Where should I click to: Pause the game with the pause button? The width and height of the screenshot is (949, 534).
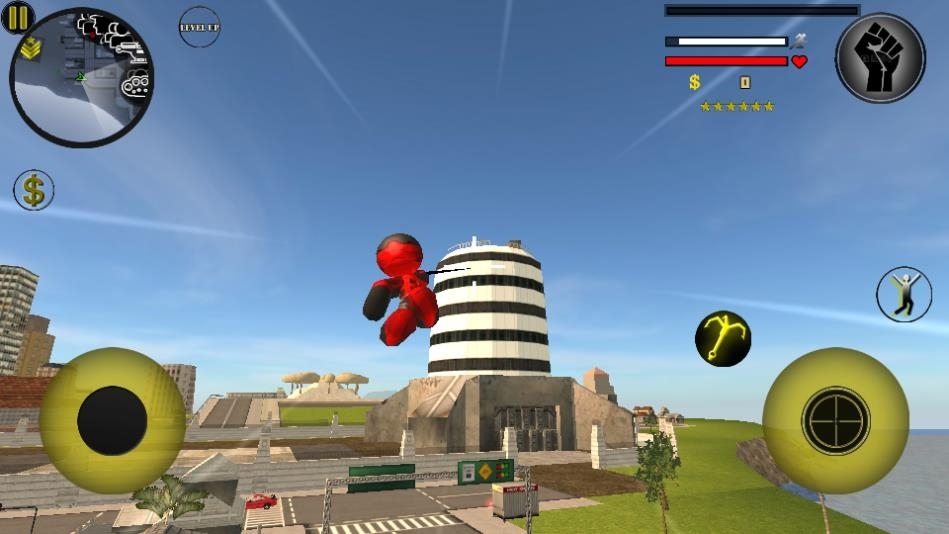tap(18, 17)
